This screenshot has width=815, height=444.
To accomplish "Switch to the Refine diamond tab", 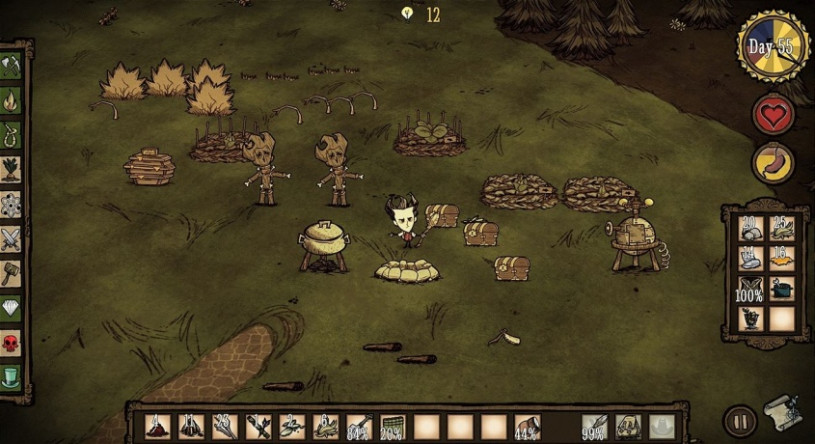I will [11, 308].
